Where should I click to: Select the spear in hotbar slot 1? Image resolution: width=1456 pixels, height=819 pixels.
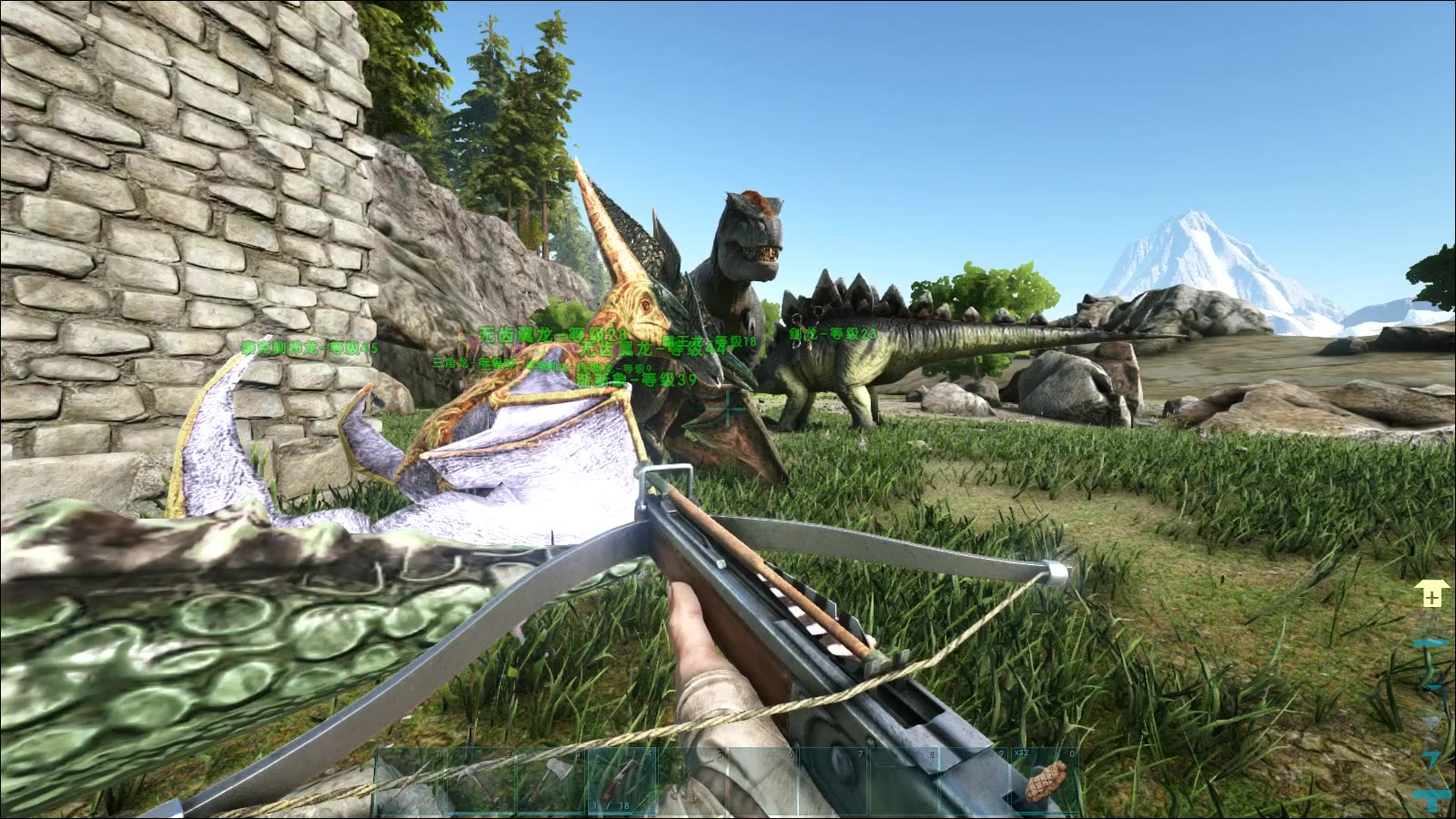(409, 781)
